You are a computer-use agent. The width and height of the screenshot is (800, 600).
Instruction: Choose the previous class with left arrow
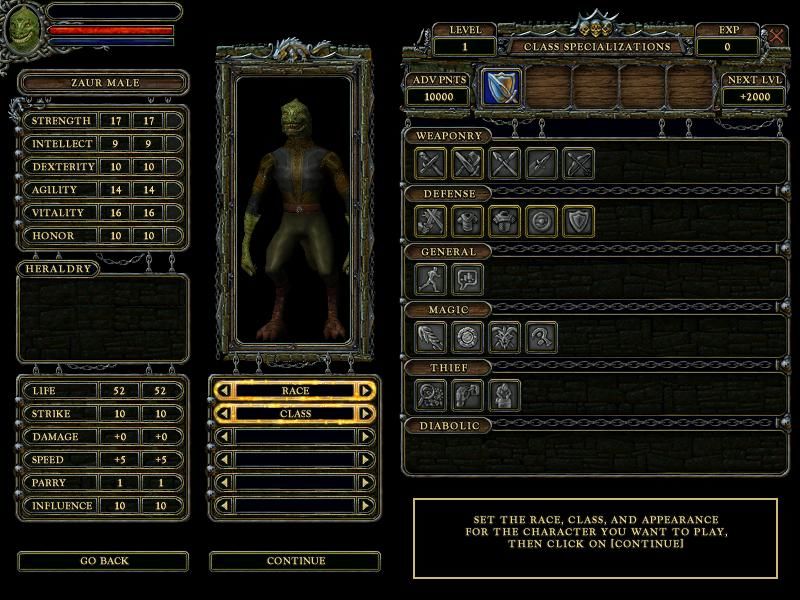point(224,413)
